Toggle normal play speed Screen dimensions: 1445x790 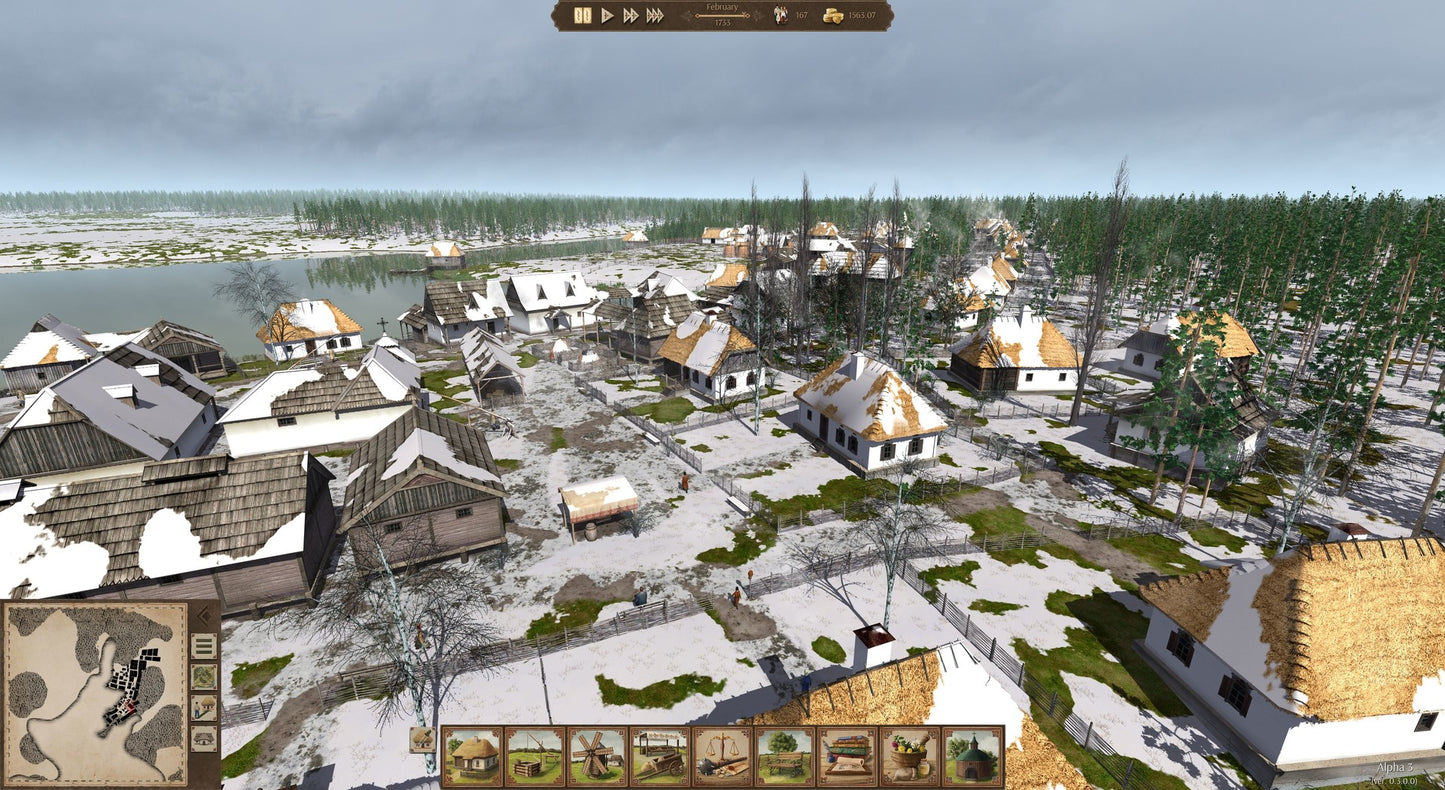coord(606,16)
